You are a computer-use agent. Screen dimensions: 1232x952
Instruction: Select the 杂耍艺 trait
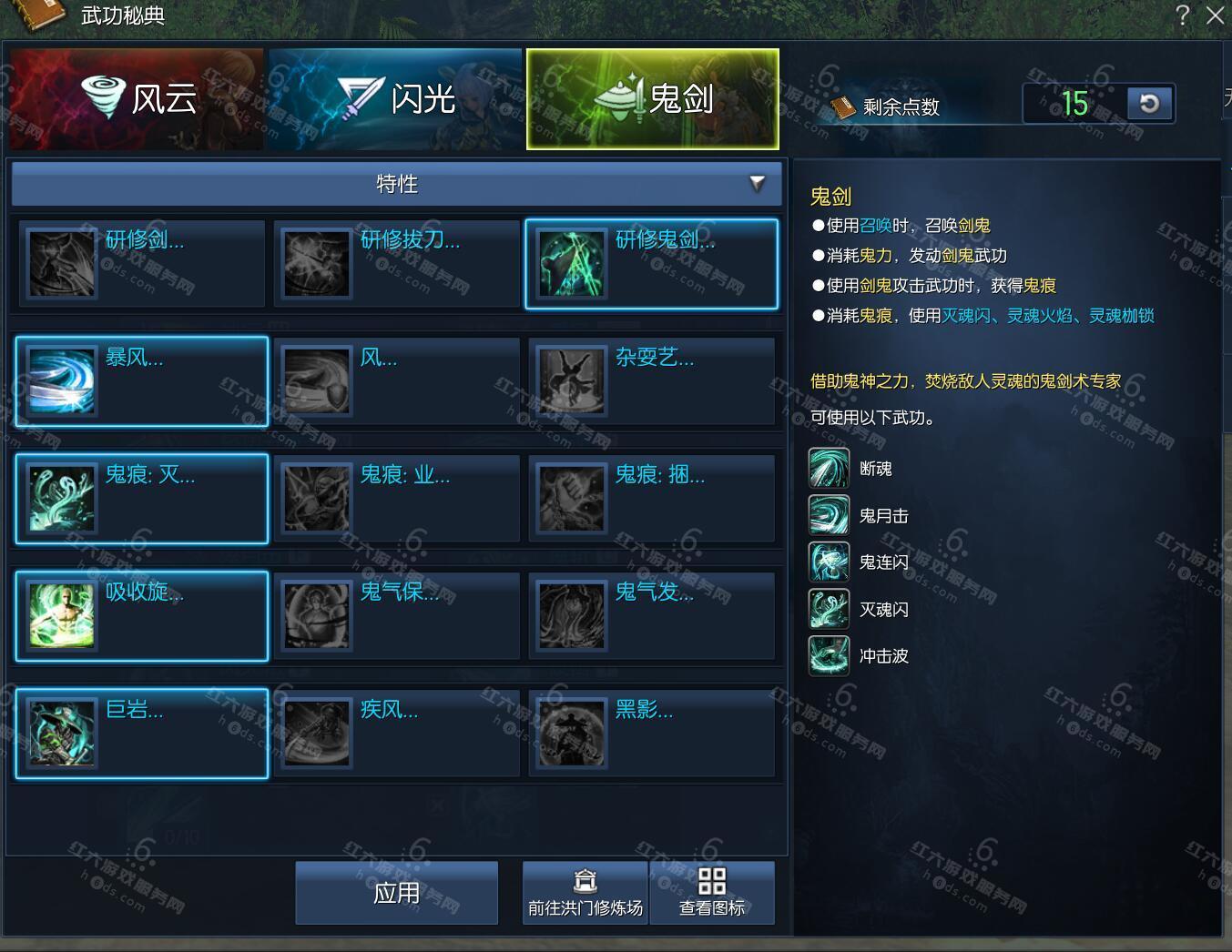651,381
